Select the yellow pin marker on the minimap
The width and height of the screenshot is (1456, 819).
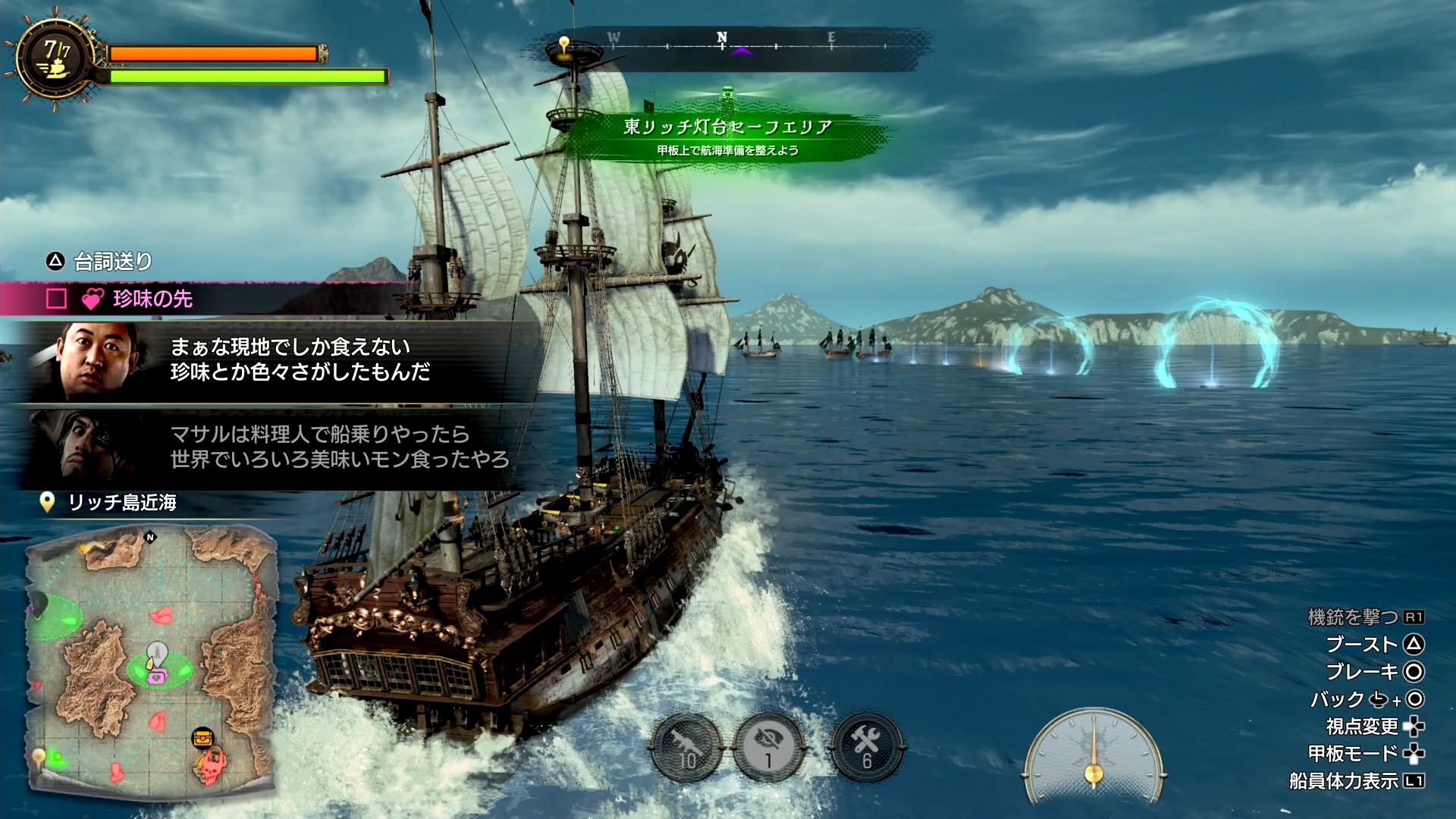39,756
